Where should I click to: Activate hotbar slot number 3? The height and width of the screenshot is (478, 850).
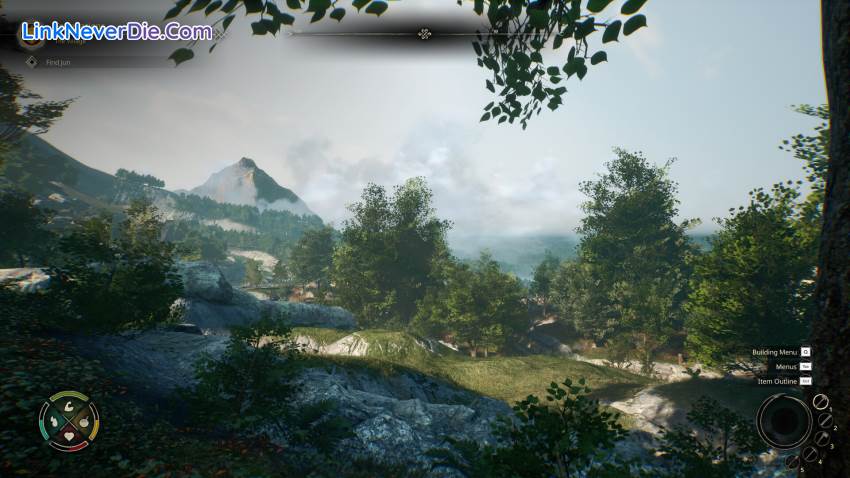click(822, 440)
